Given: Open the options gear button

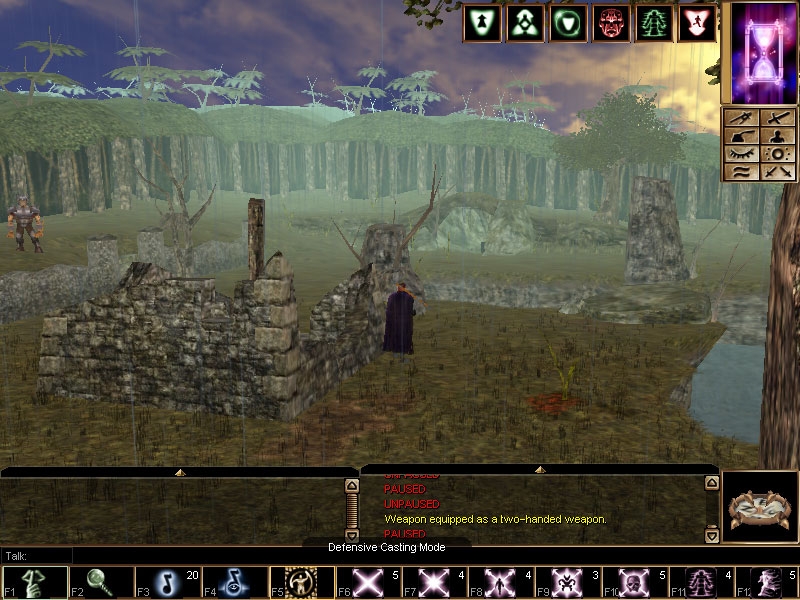Looking at the screenshot, I should [777, 154].
